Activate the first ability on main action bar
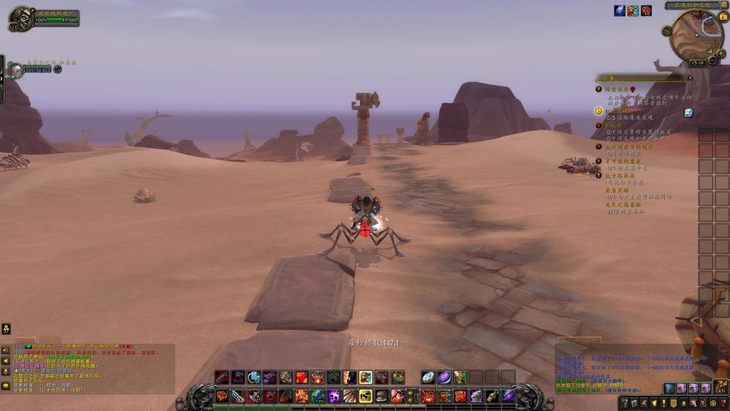 [222, 396]
